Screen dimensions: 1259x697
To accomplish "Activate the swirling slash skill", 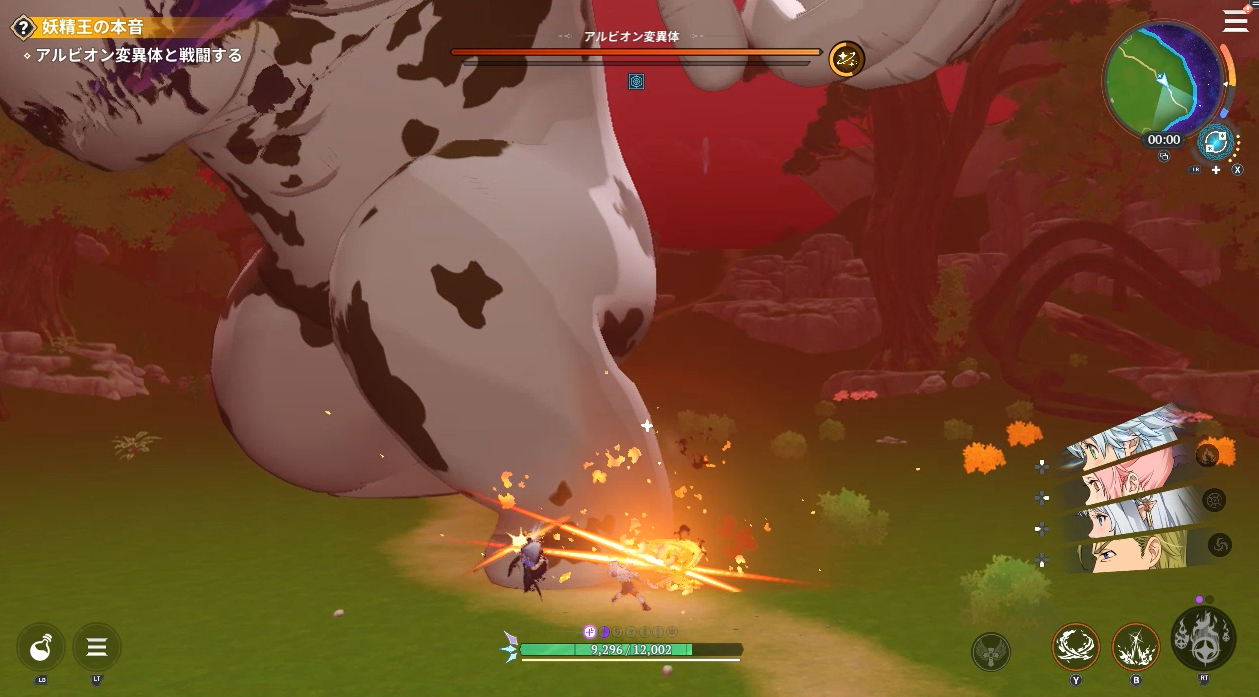I will coord(1076,647).
